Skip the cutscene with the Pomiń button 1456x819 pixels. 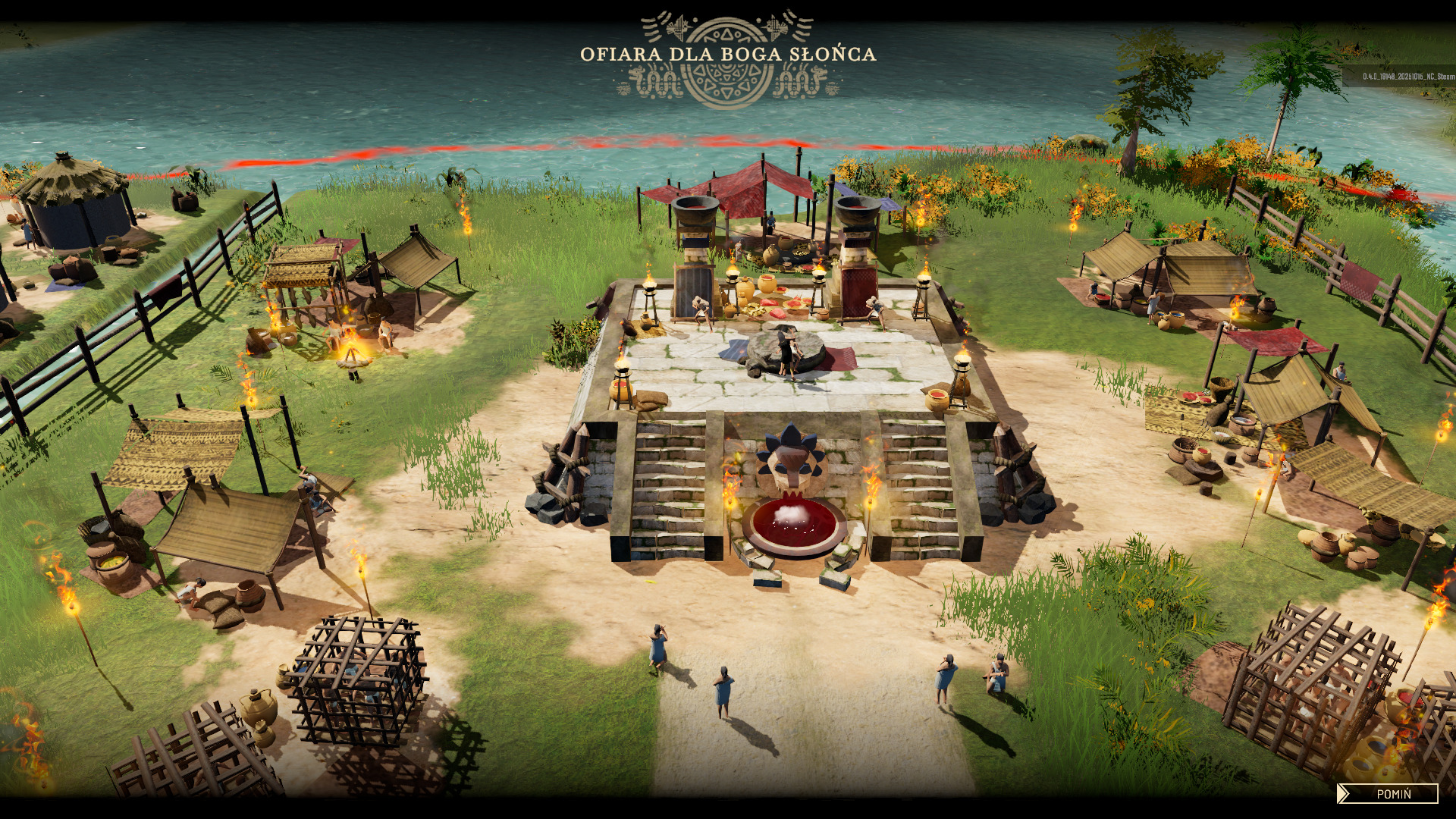[1389, 794]
